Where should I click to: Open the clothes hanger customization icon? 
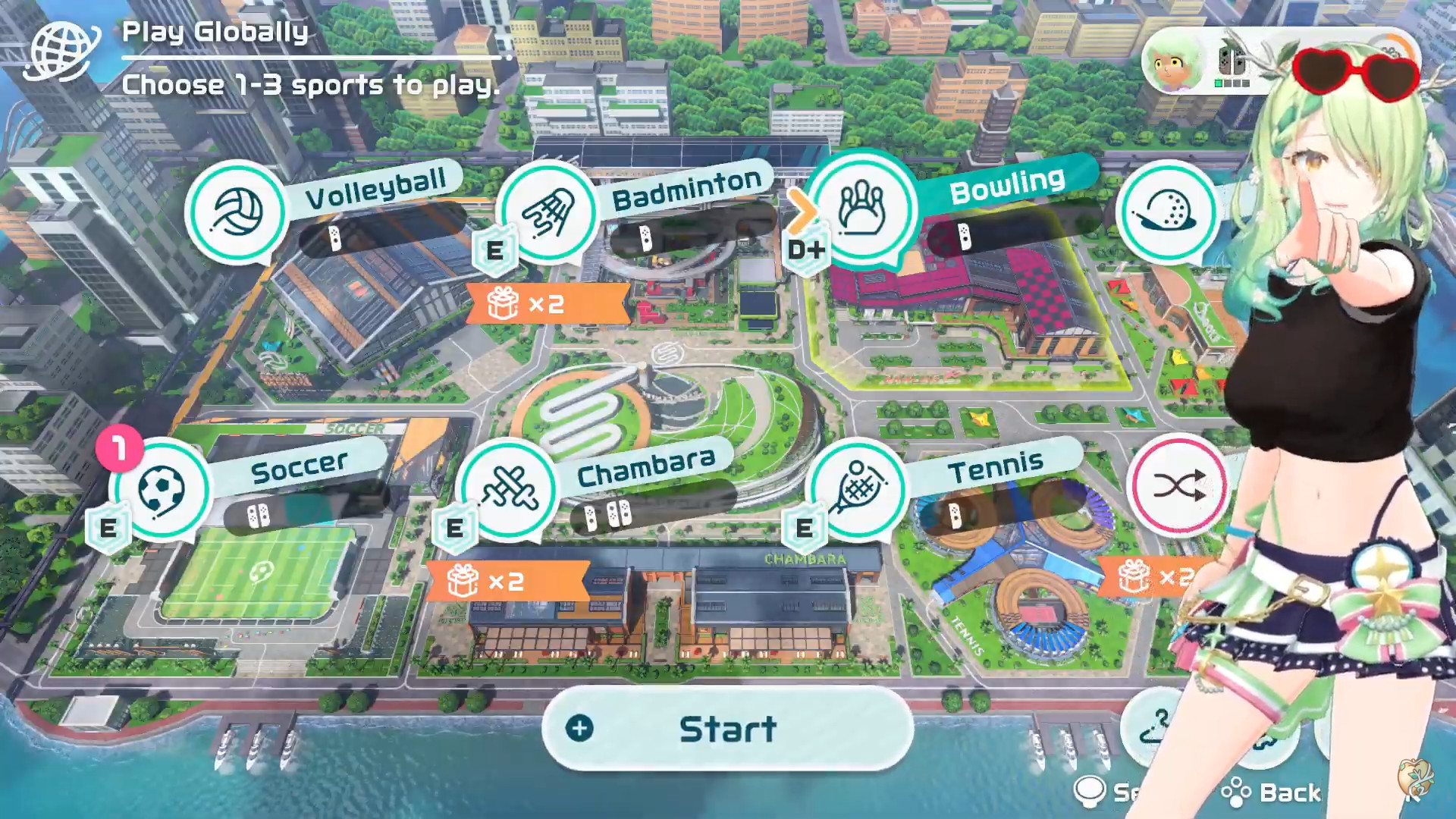point(1155,728)
